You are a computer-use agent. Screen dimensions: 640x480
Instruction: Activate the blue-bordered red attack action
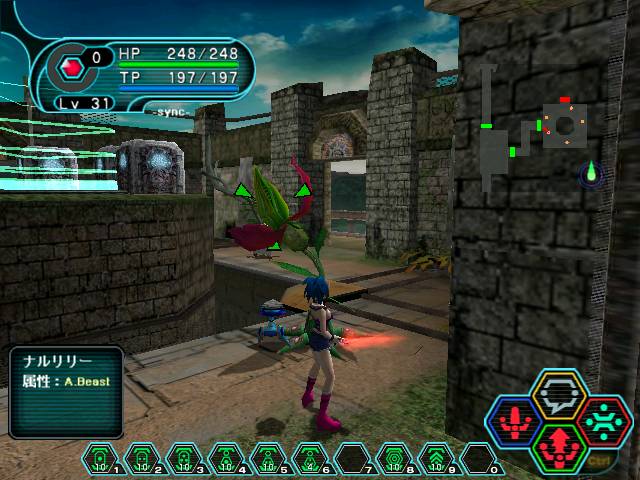(514, 421)
